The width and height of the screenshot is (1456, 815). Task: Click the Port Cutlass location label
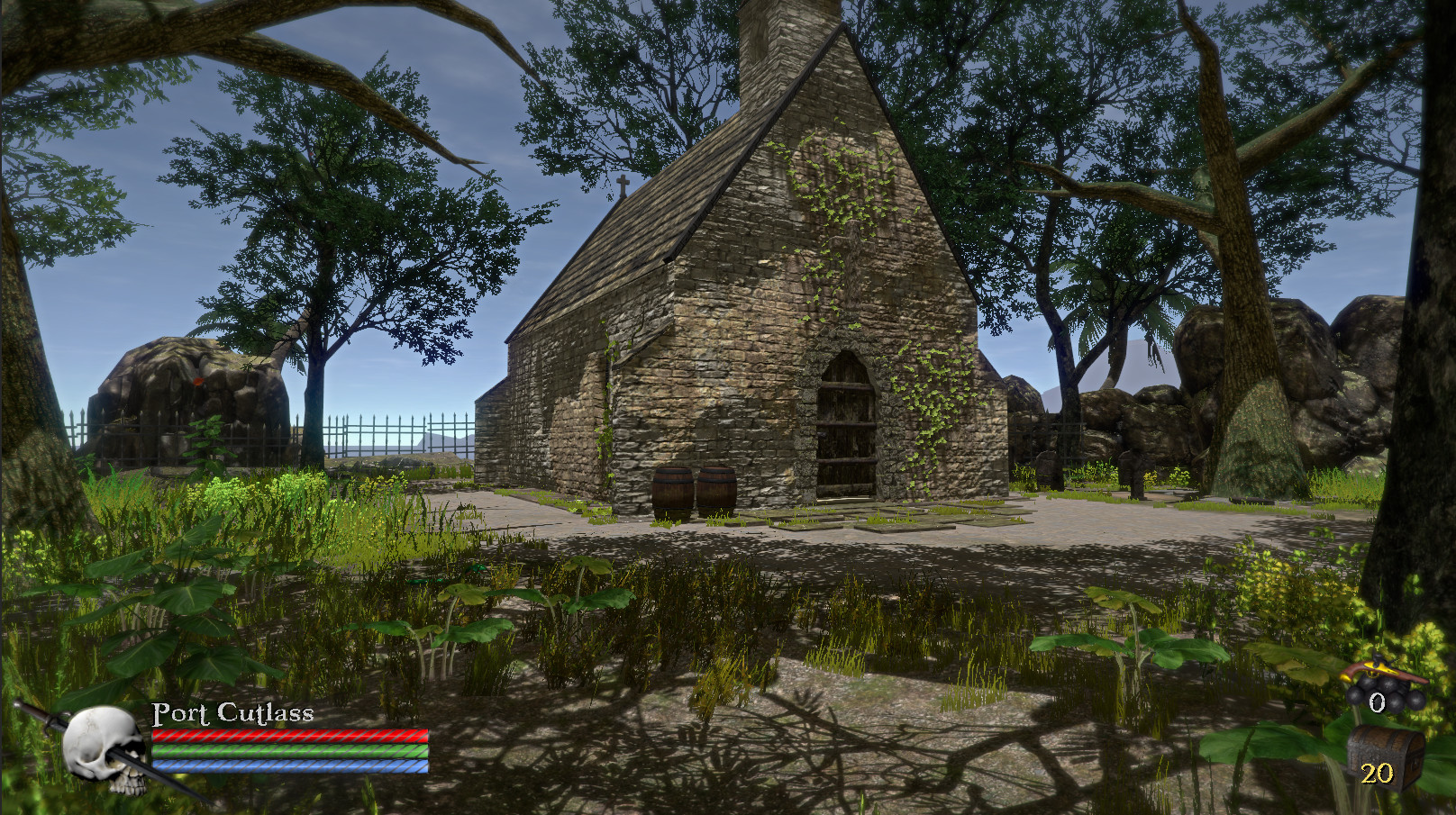(x=231, y=715)
